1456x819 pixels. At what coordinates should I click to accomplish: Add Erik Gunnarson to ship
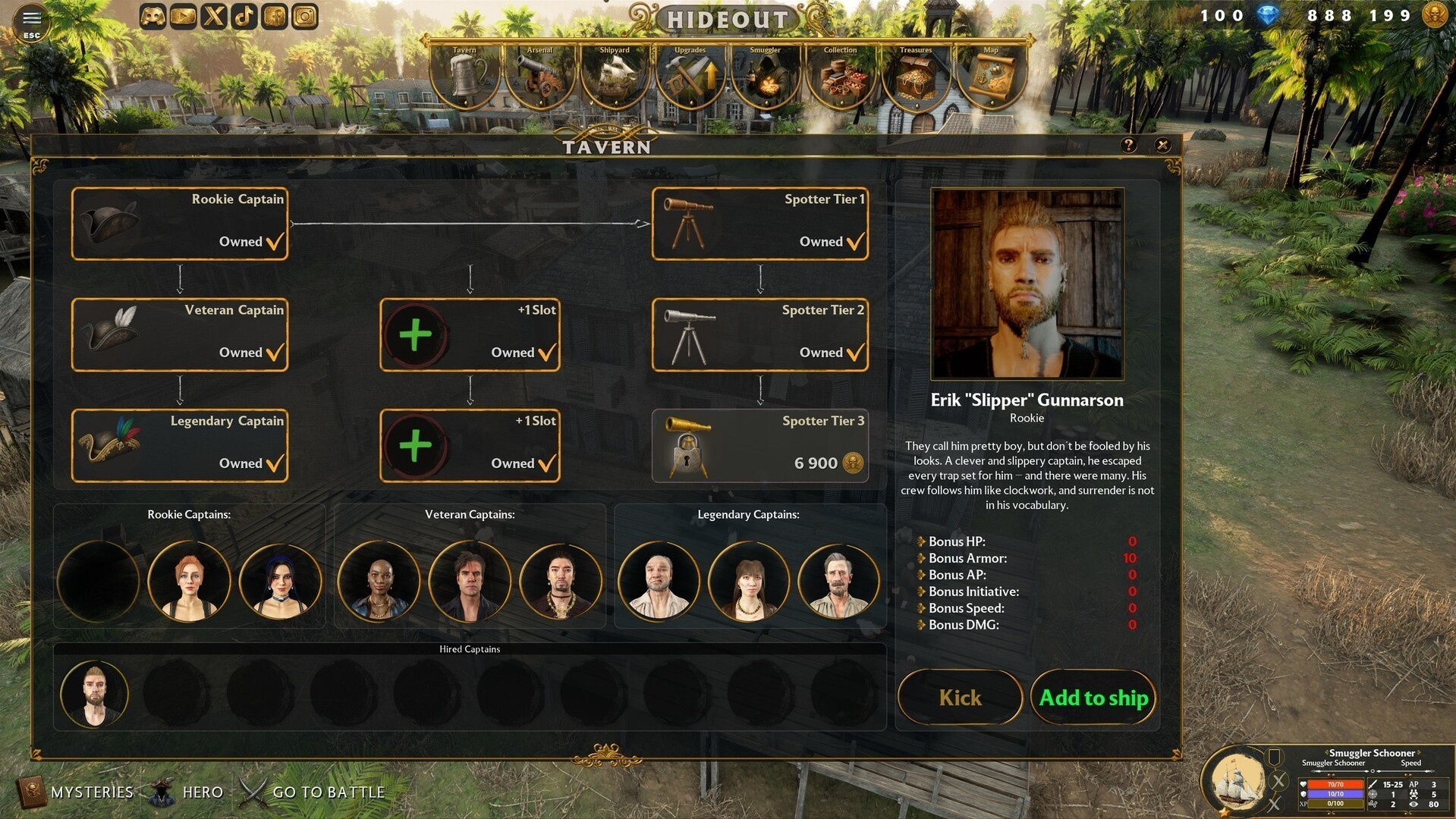[x=1093, y=698]
